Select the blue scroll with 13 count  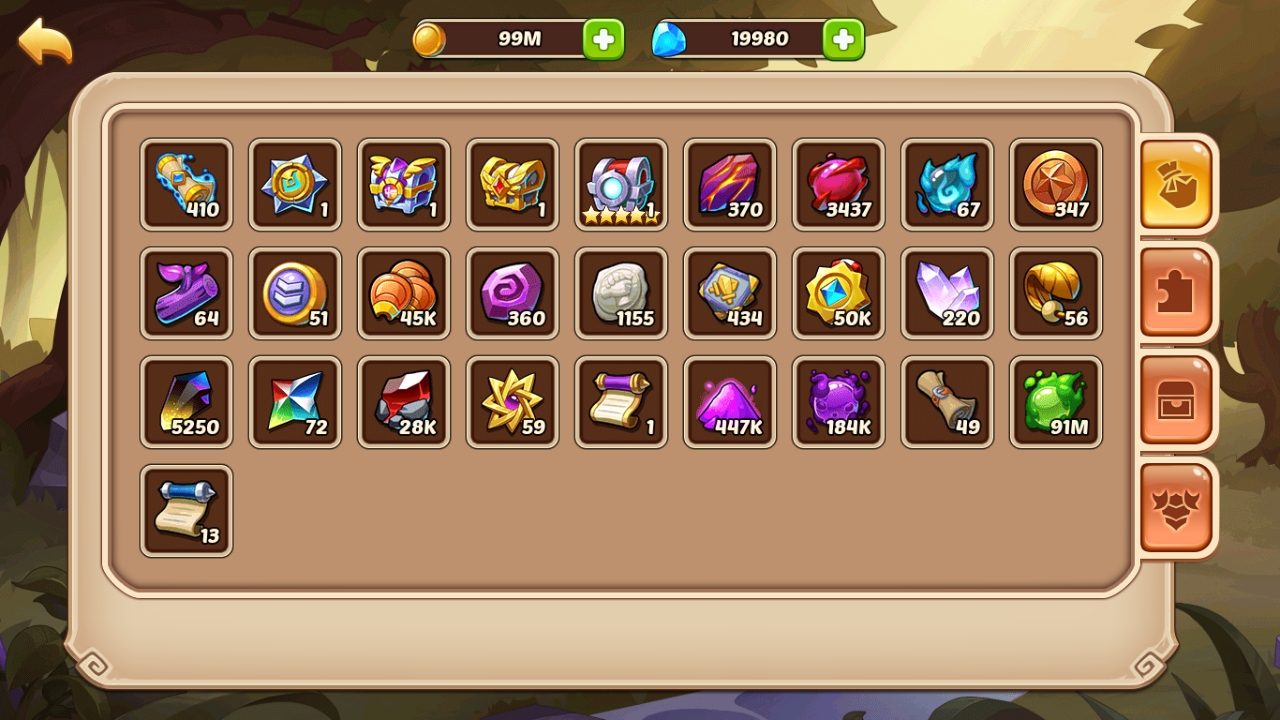(x=186, y=510)
